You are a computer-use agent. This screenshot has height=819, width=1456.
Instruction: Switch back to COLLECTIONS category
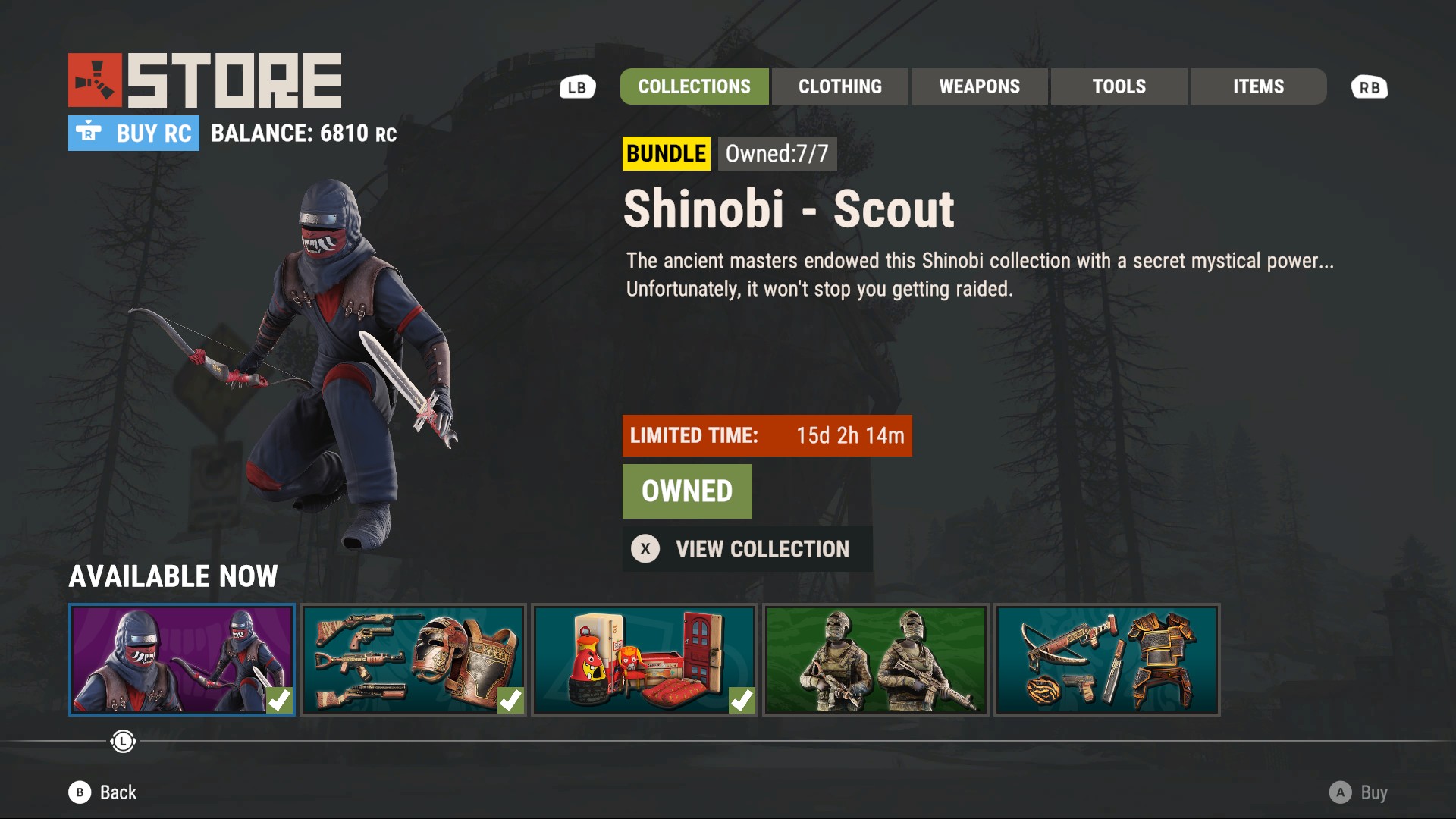(694, 86)
